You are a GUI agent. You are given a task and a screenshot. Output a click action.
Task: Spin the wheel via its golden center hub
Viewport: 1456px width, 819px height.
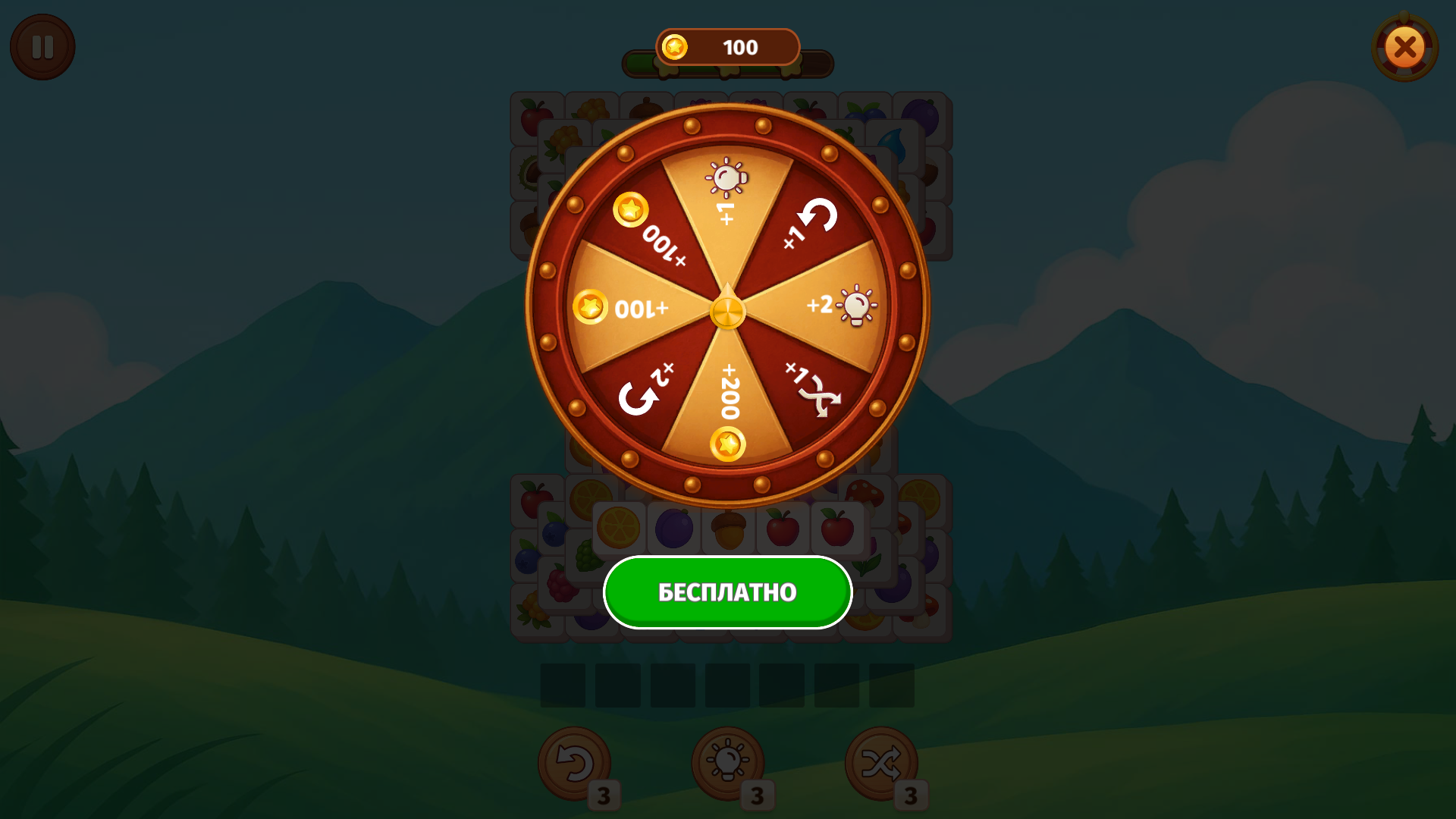728,311
